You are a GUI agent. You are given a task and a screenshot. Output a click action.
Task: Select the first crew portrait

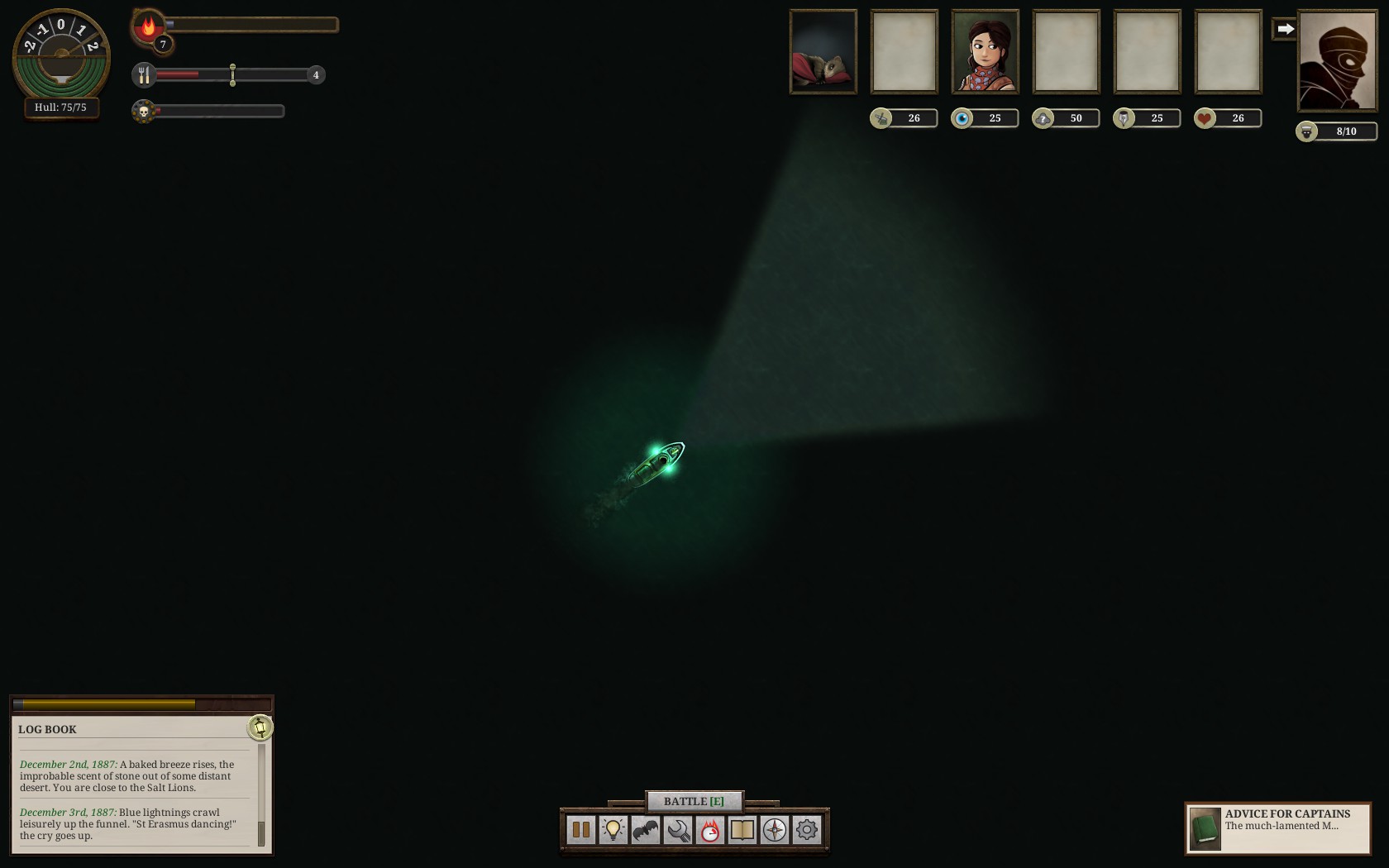[823, 50]
